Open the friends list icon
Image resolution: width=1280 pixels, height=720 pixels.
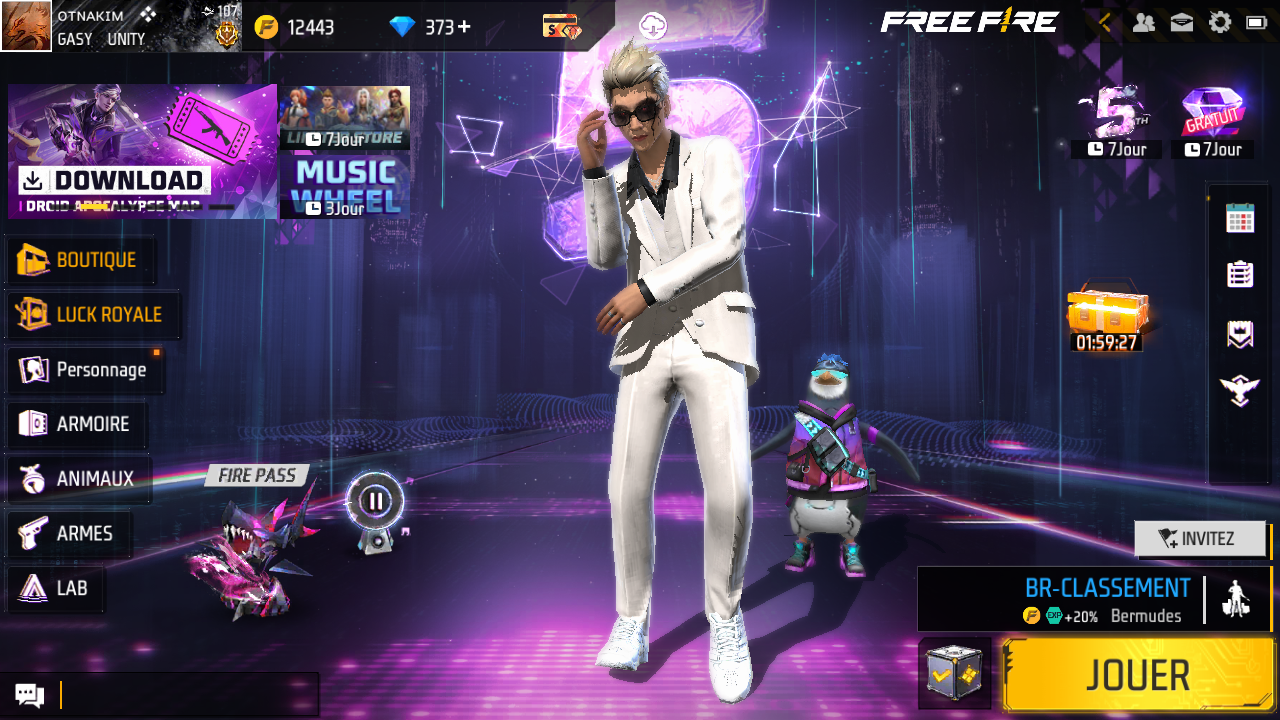pyautogui.click(x=1143, y=22)
